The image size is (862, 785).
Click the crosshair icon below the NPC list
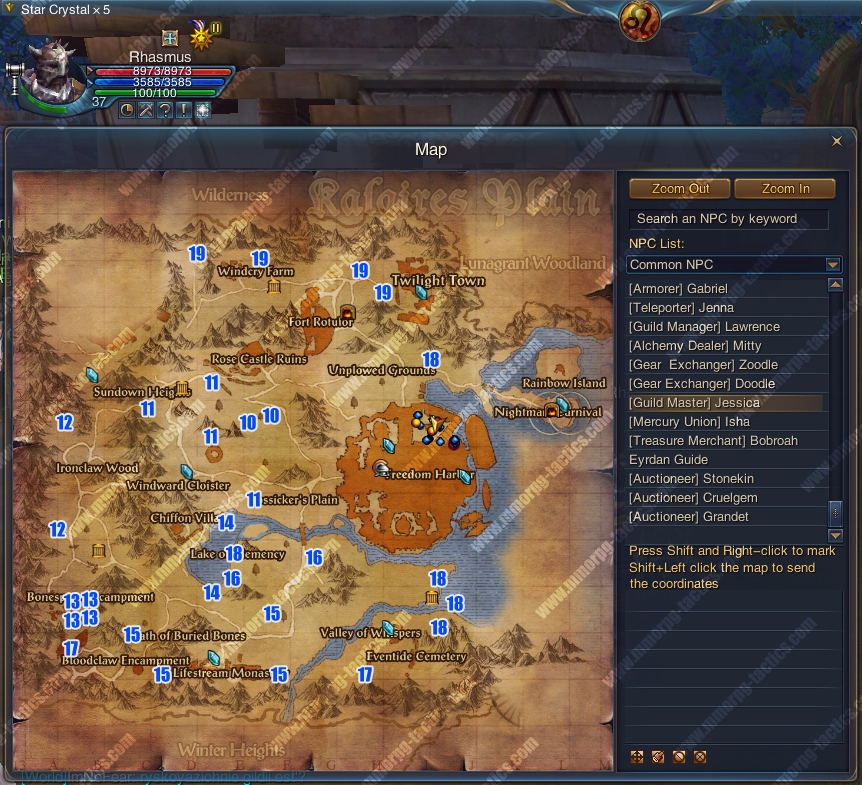(637, 757)
